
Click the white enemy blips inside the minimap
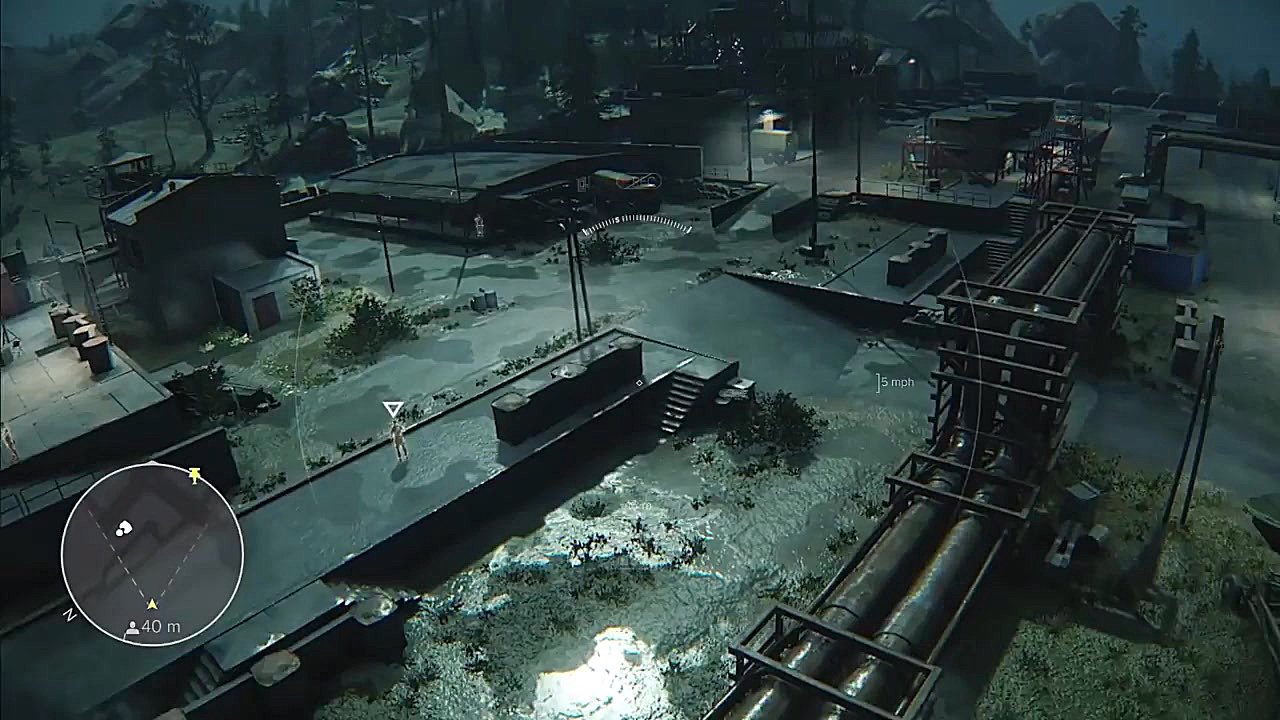point(124,528)
